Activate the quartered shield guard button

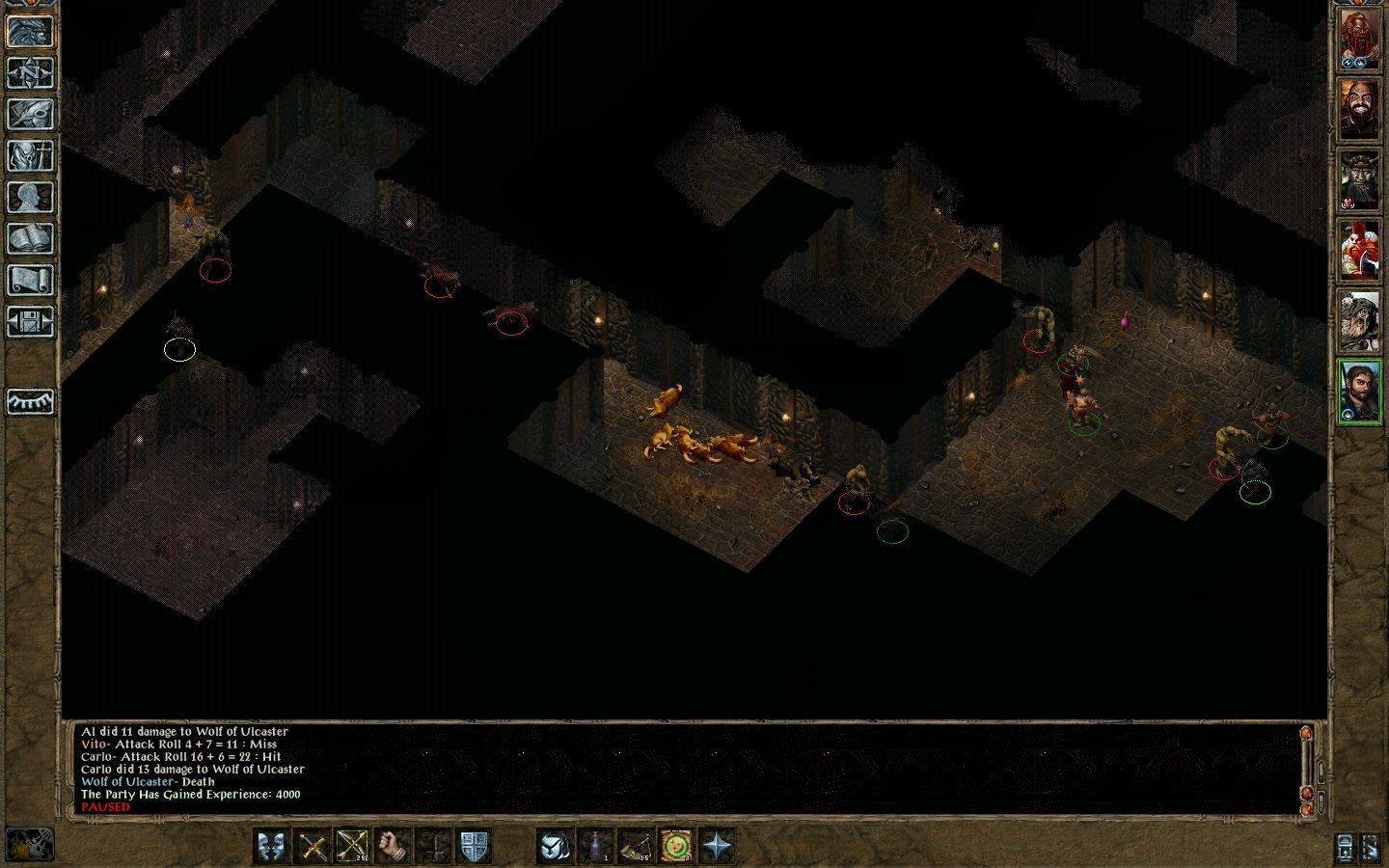pos(473,847)
